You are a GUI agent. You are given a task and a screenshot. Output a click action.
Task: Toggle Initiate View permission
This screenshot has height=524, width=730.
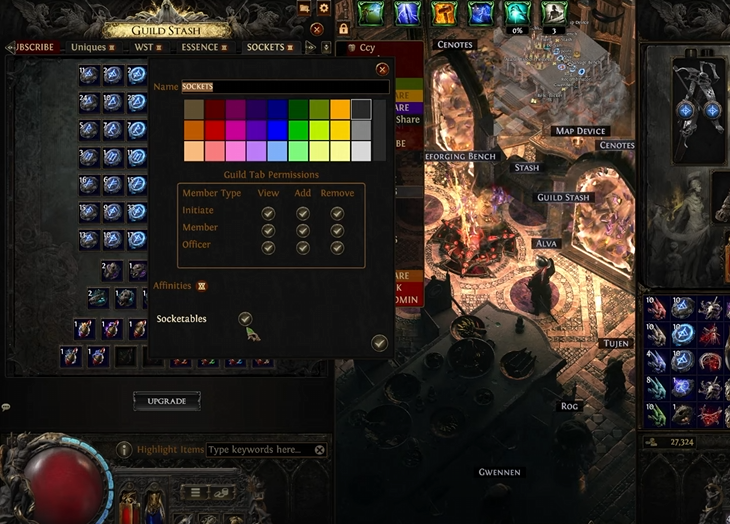[268, 213]
